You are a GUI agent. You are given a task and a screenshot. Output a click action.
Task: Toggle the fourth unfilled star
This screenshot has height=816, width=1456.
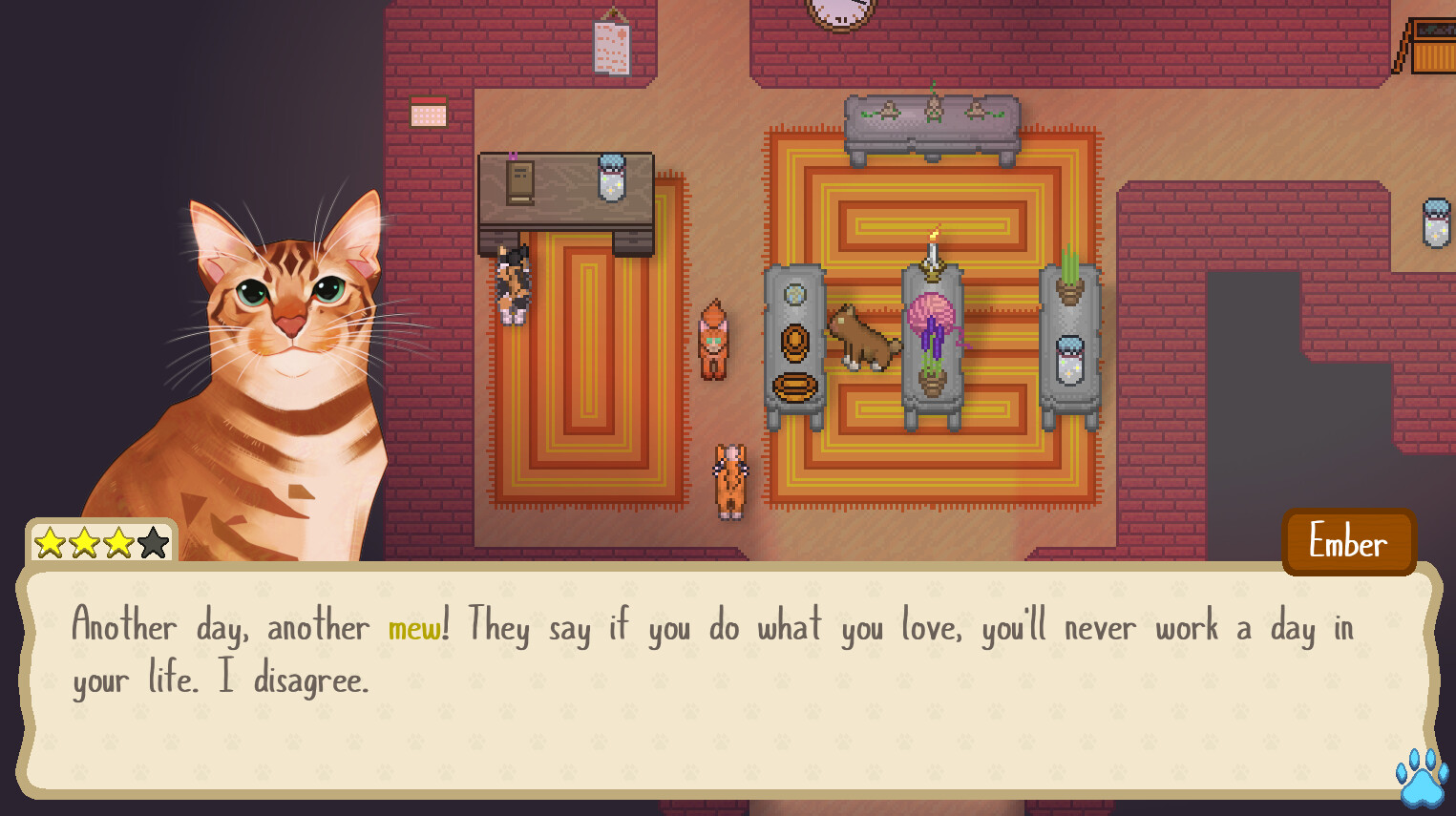click(153, 541)
